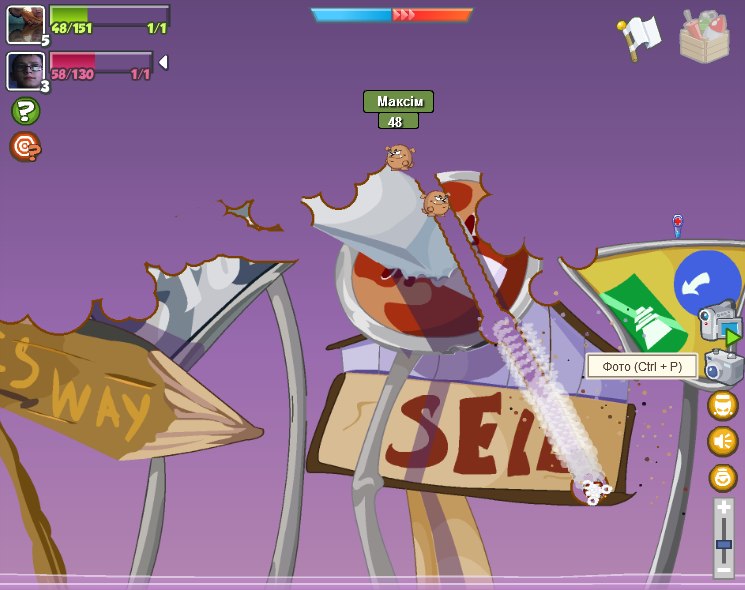The image size is (745, 590).
Task: Select the red team player avatar with glasses
Action: click(x=25, y=71)
